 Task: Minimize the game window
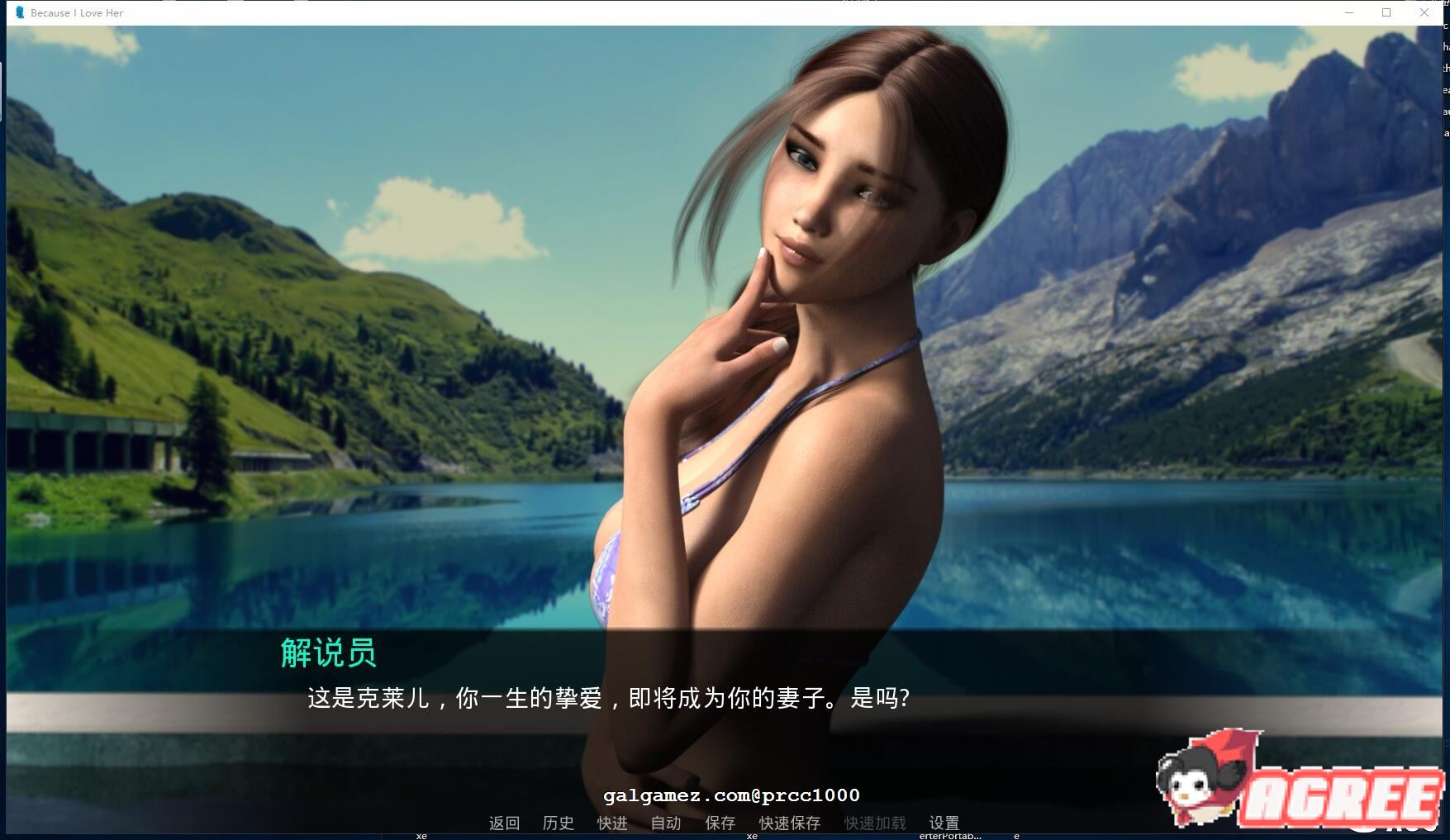click(1350, 12)
